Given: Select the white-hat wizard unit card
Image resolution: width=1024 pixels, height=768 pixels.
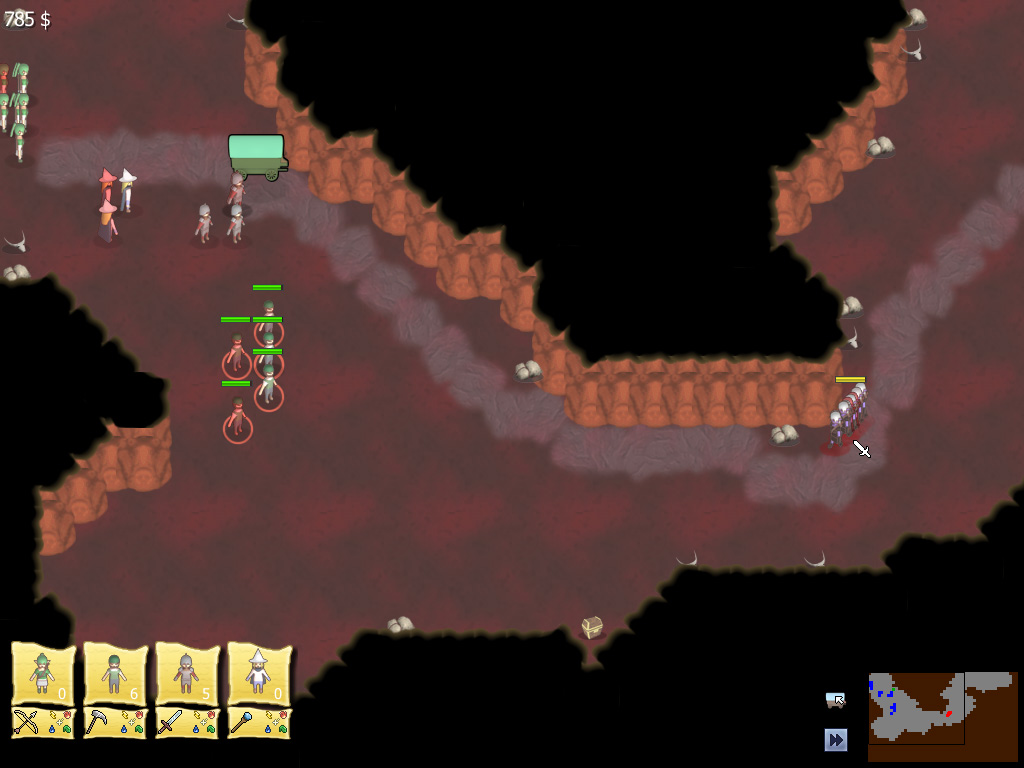Looking at the screenshot, I should pyautogui.click(x=259, y=675).
